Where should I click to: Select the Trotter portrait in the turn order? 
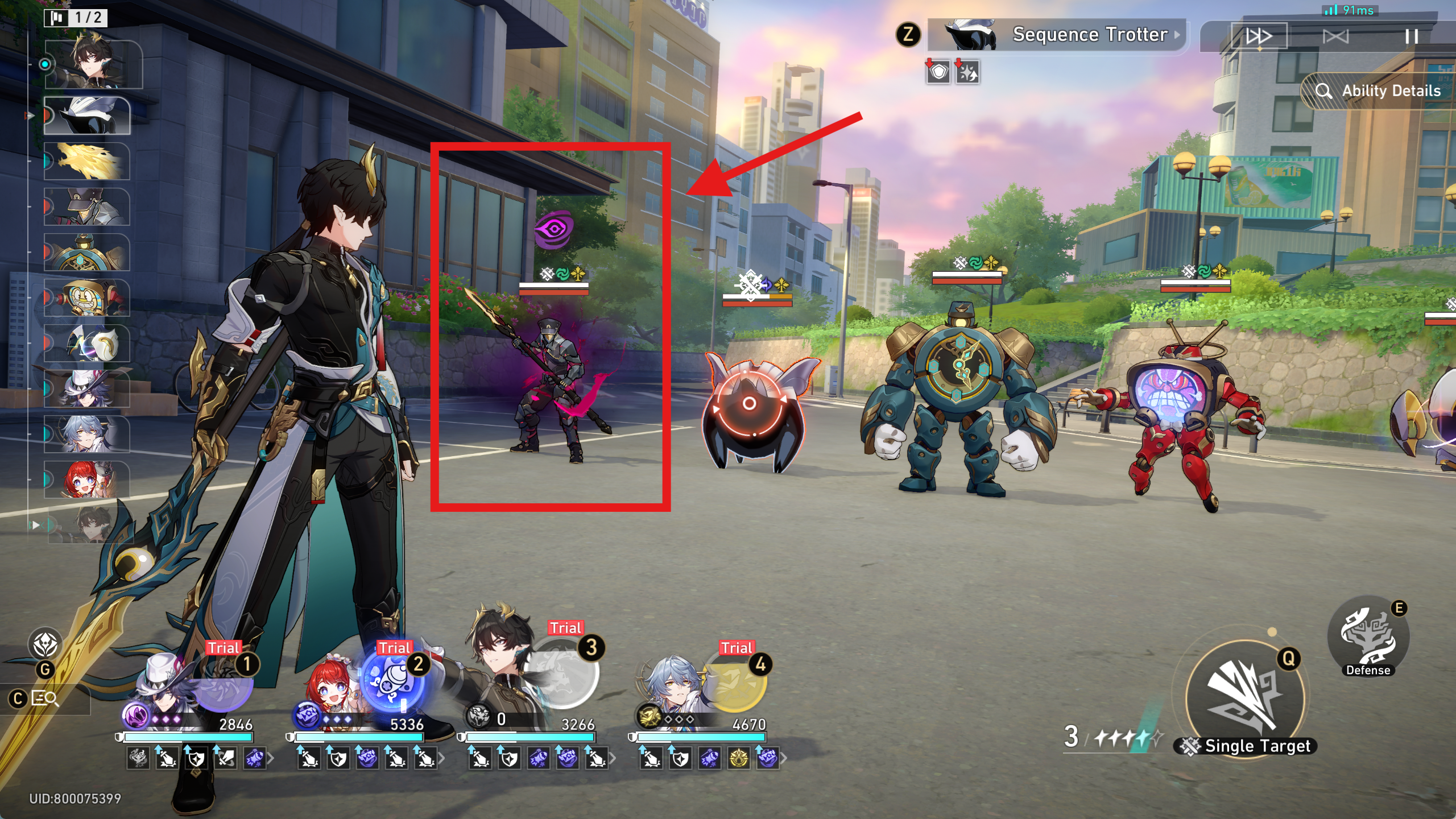pos(87,116)
